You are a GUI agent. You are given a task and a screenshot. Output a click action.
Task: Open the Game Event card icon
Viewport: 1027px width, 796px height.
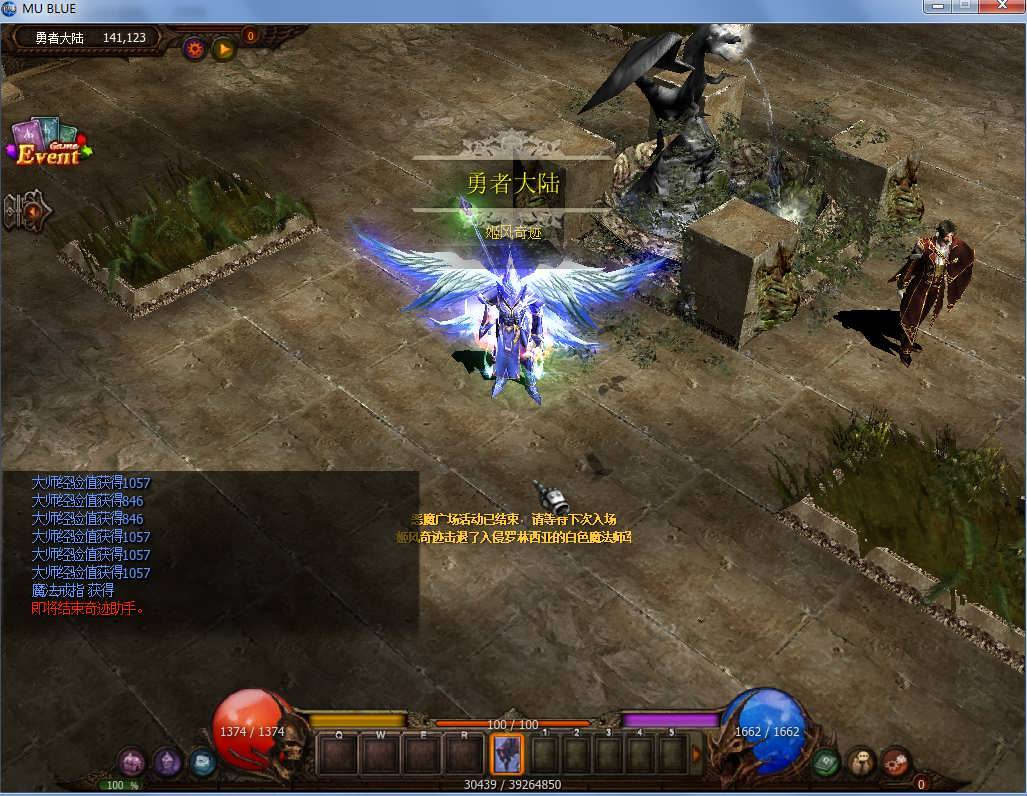pyautogui.click(x=47, y=143)
